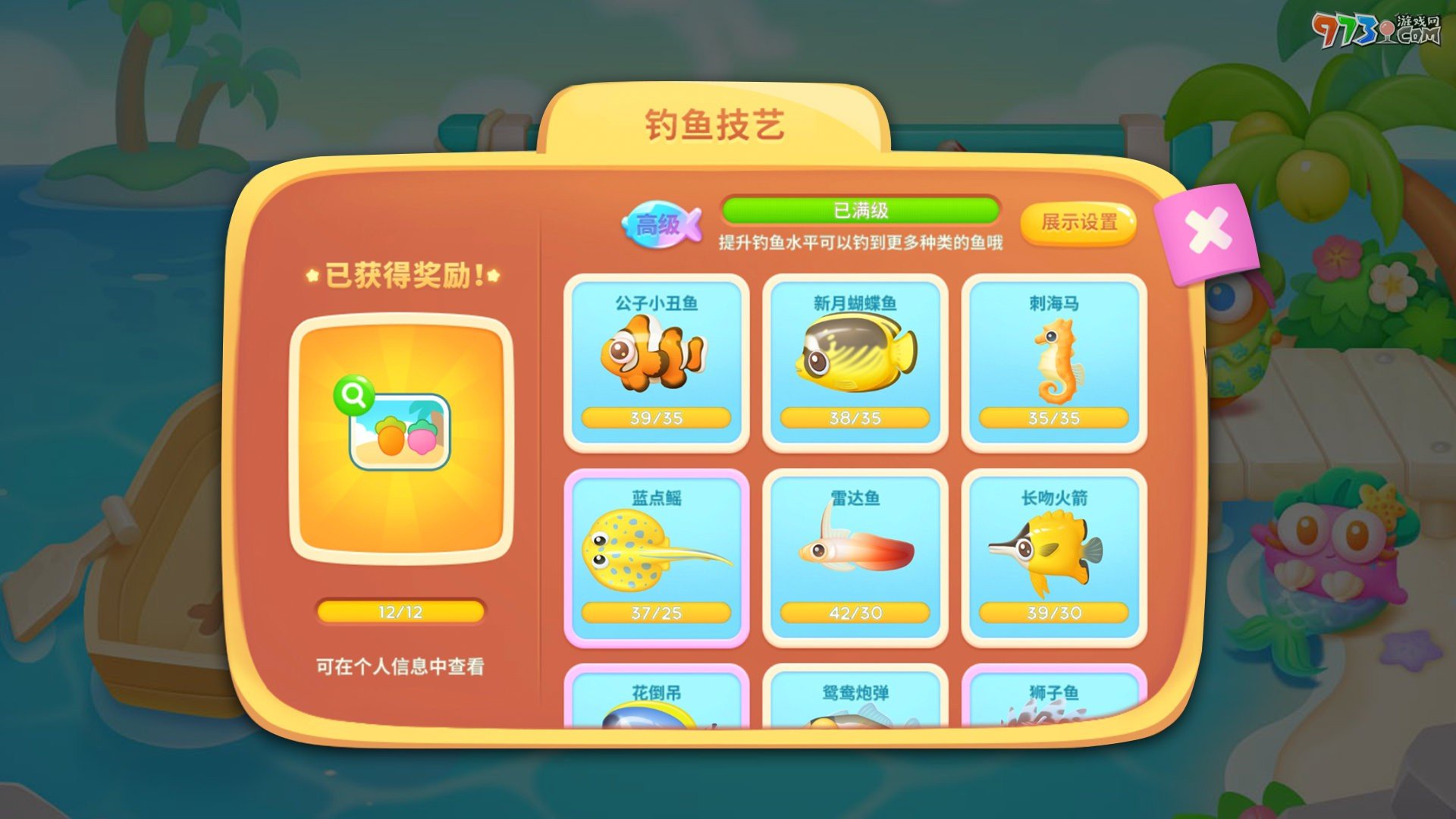The width and height of the screenshot is (1456, 819).
Task: Click the 973 game site logo
Action: coord(1375,29)
